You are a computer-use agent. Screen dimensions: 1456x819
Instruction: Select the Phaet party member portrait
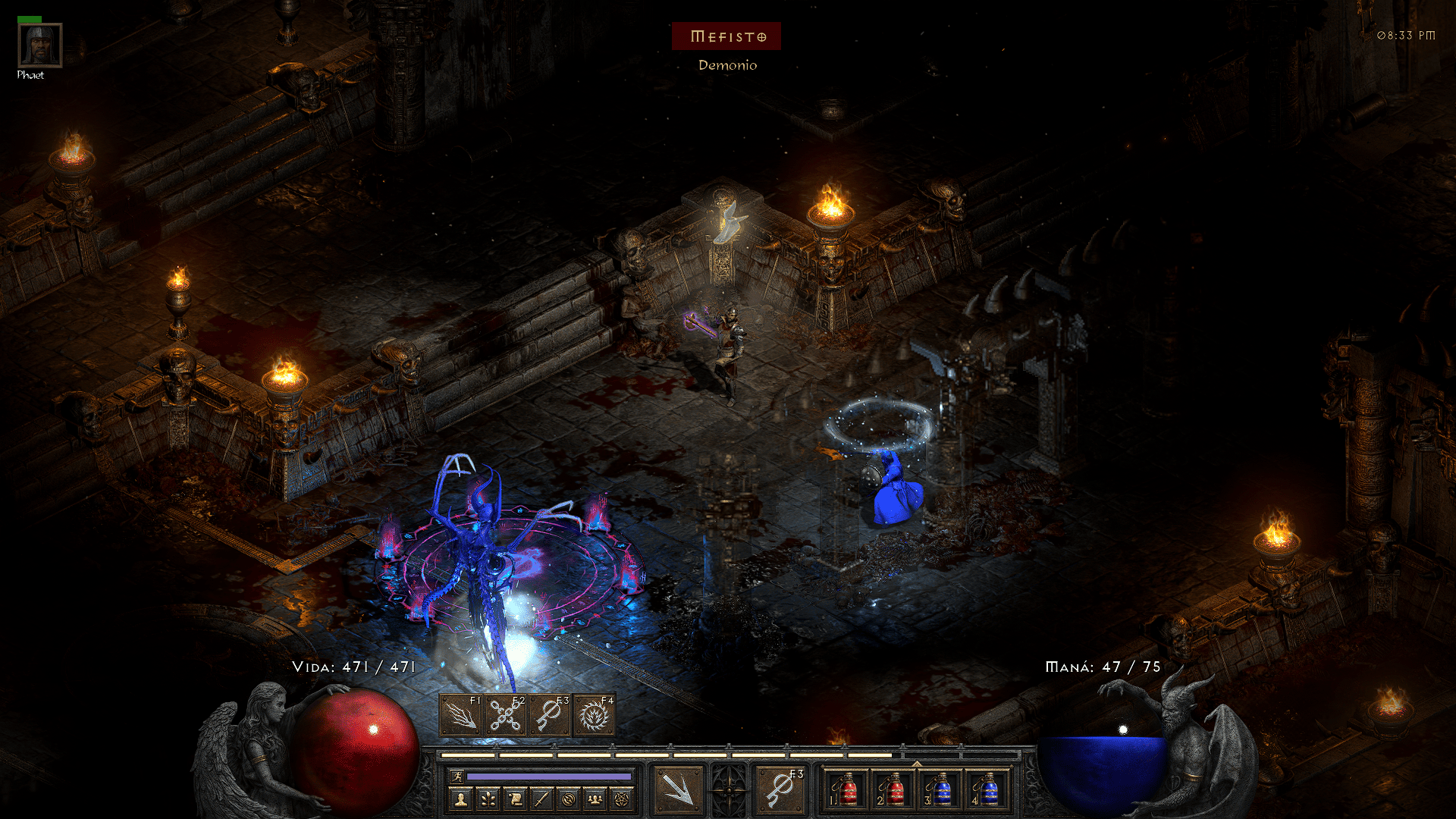pos(39,45)
